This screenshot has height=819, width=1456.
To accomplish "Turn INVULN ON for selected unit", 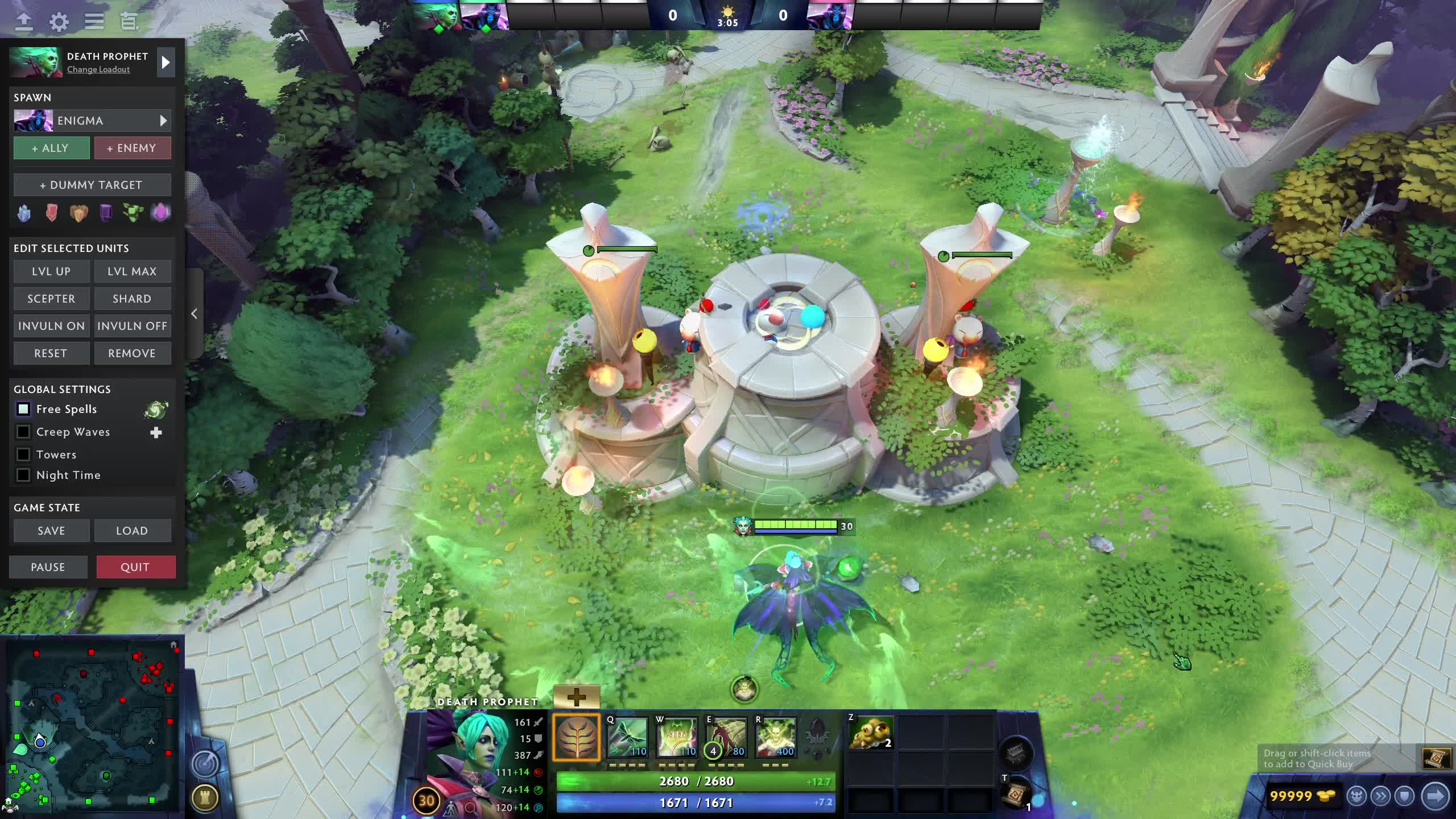I will click(x=51, y=326).
